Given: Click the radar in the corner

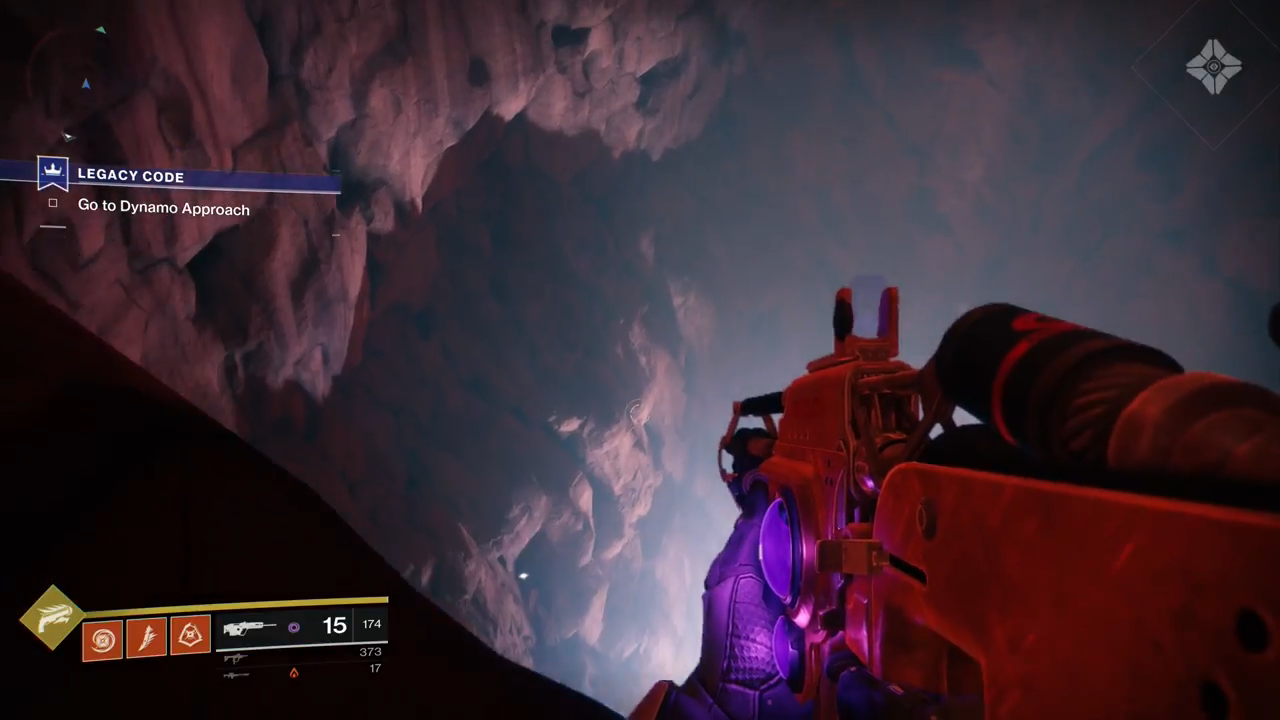Looking at the screenshot, I should click(x=70, y=80).
